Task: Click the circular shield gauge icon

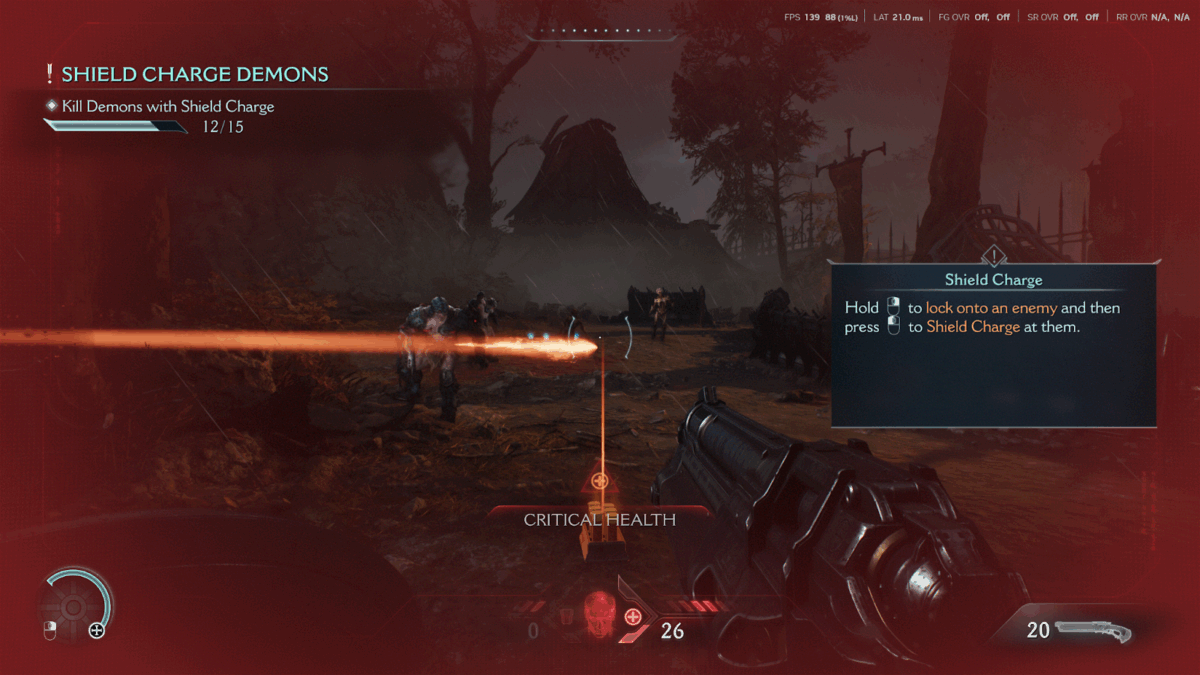Action: coord(74,604)
